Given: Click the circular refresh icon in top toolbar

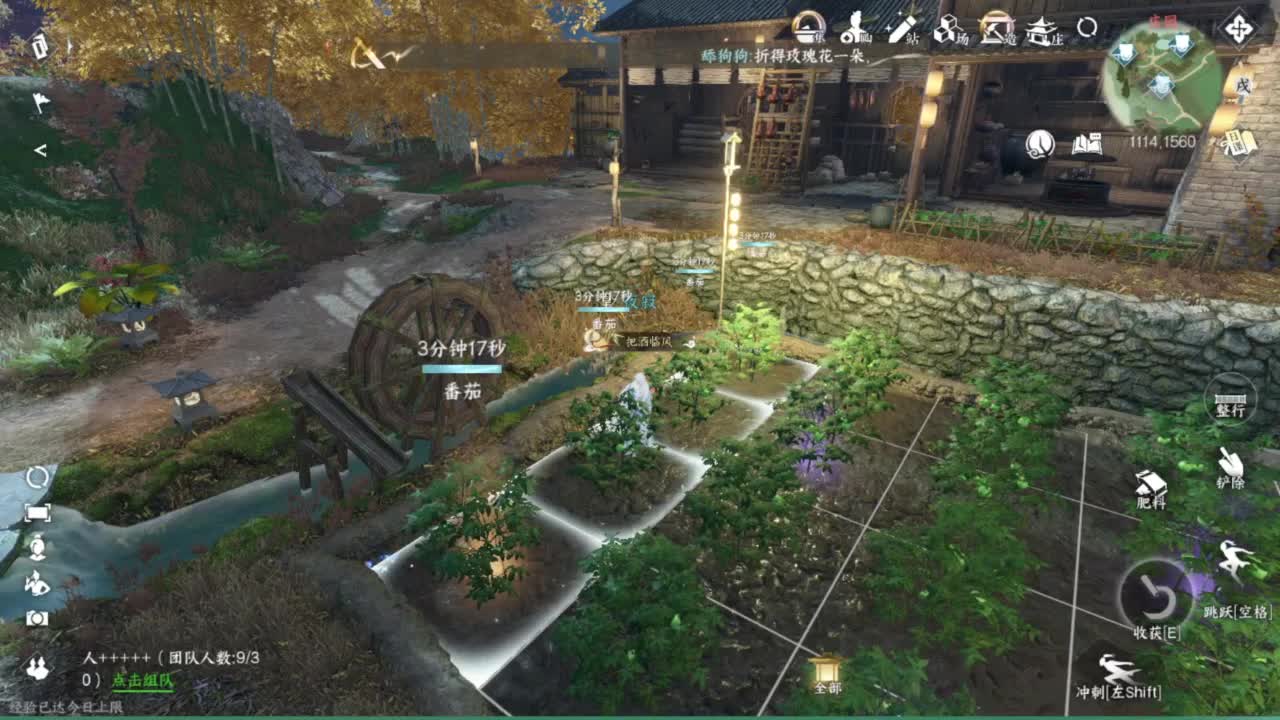Looking at the screenshot, I should click(x=1086, y=27).
